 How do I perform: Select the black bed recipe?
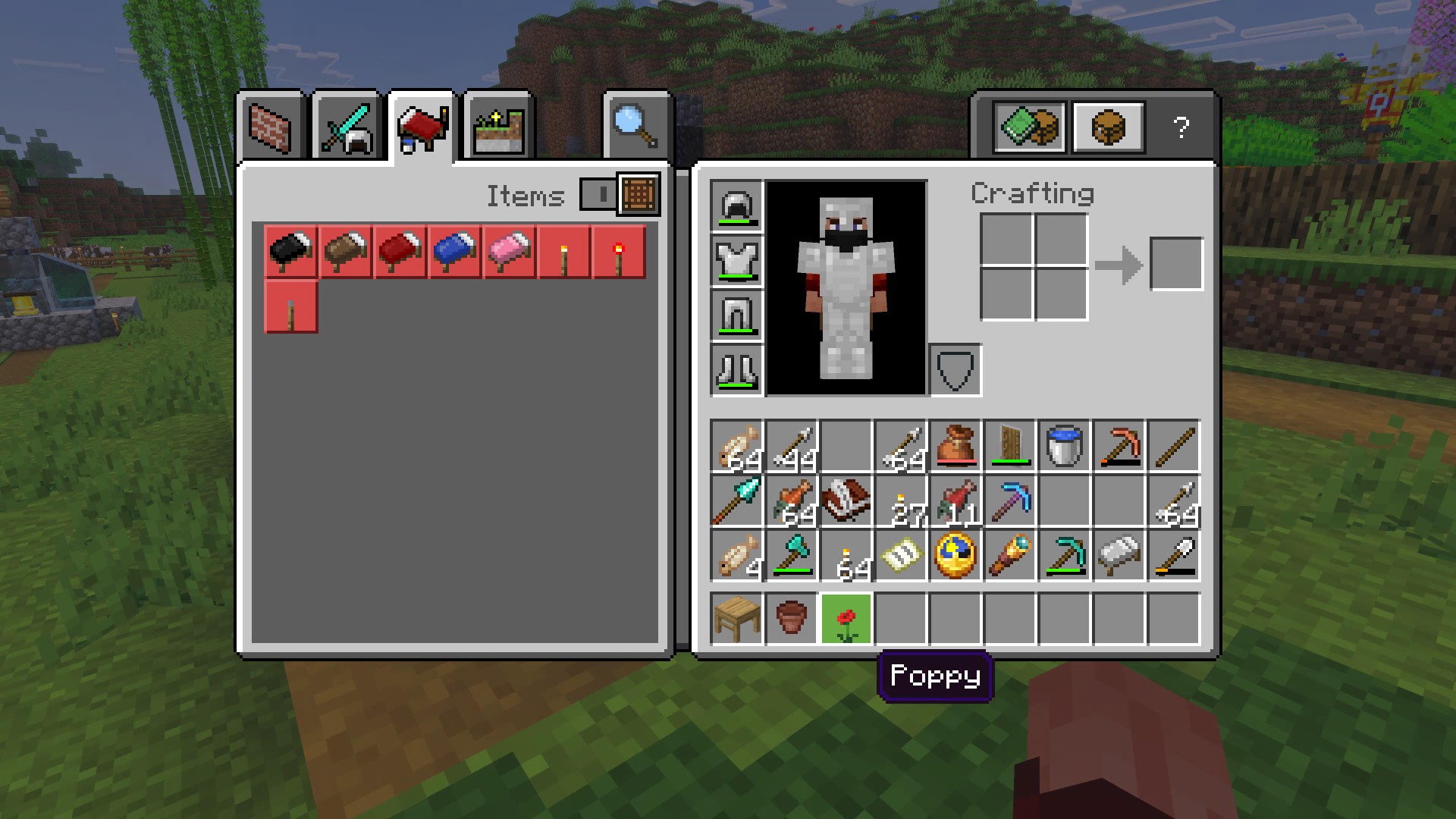291,252
